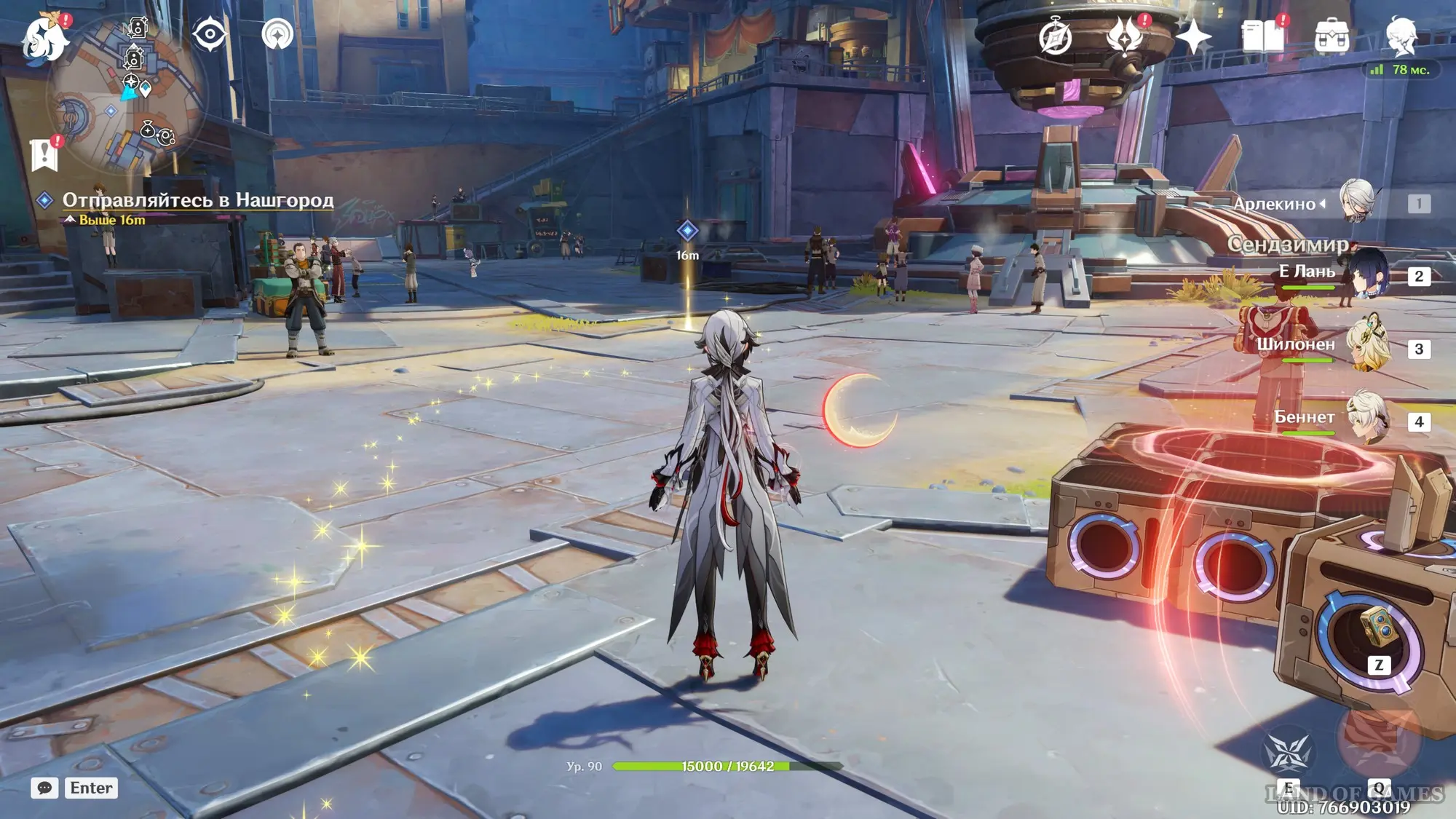Open the Adventurer Handbook book icon

coord(1262,36)
